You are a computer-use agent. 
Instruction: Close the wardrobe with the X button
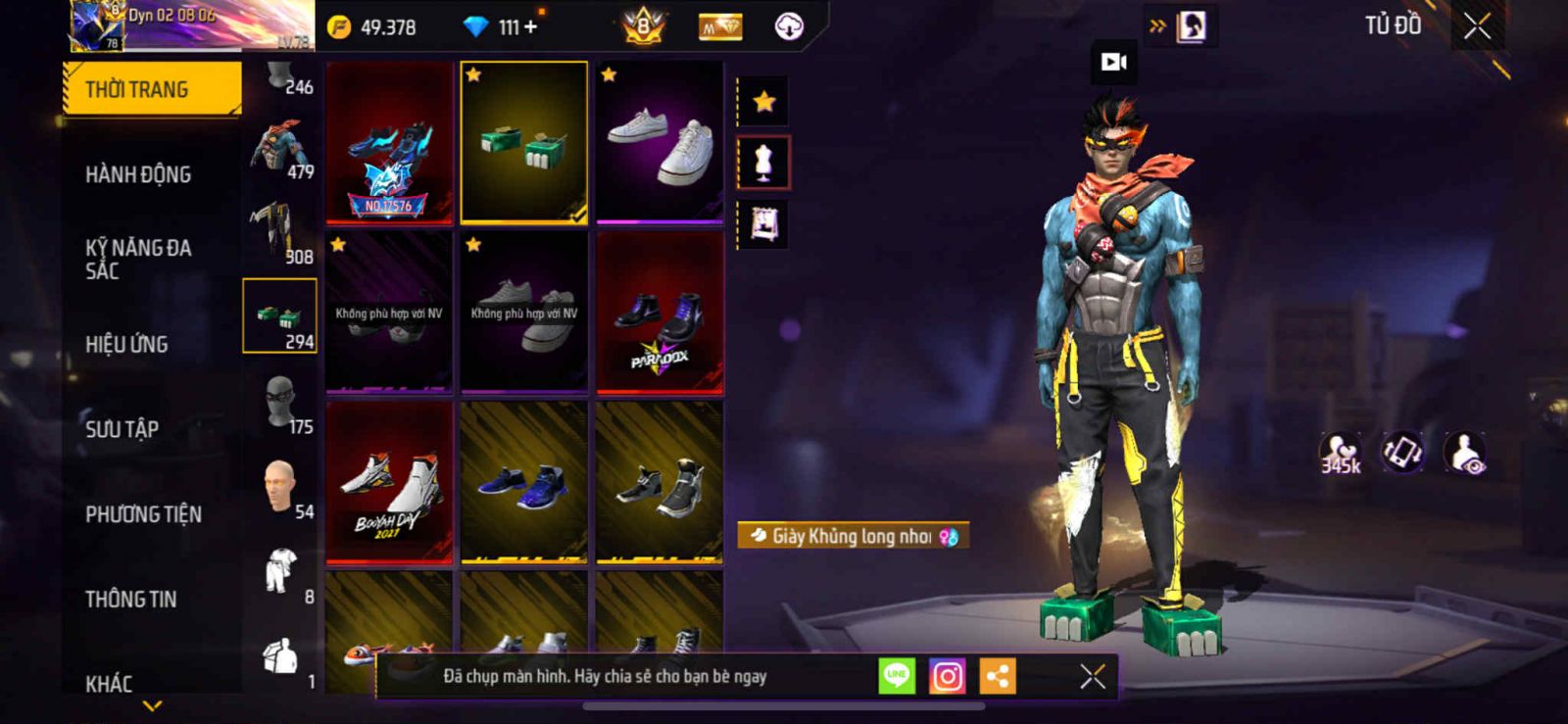pyautogui.click(x=1477, y=26)
